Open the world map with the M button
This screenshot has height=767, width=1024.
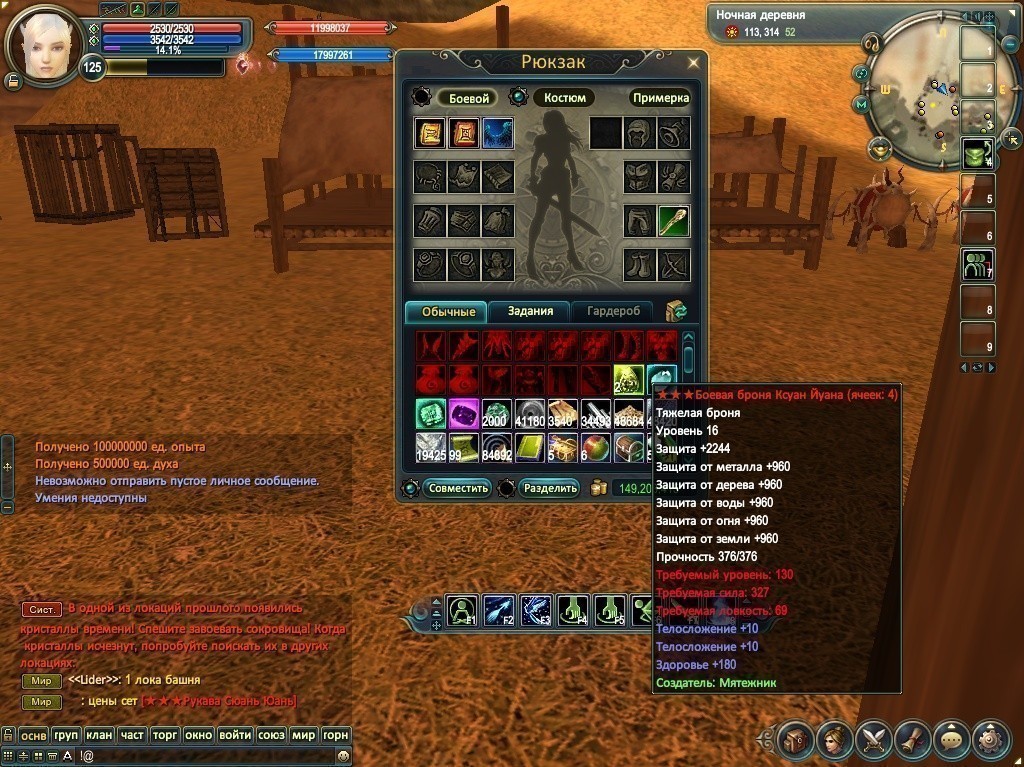coord(860,103)
